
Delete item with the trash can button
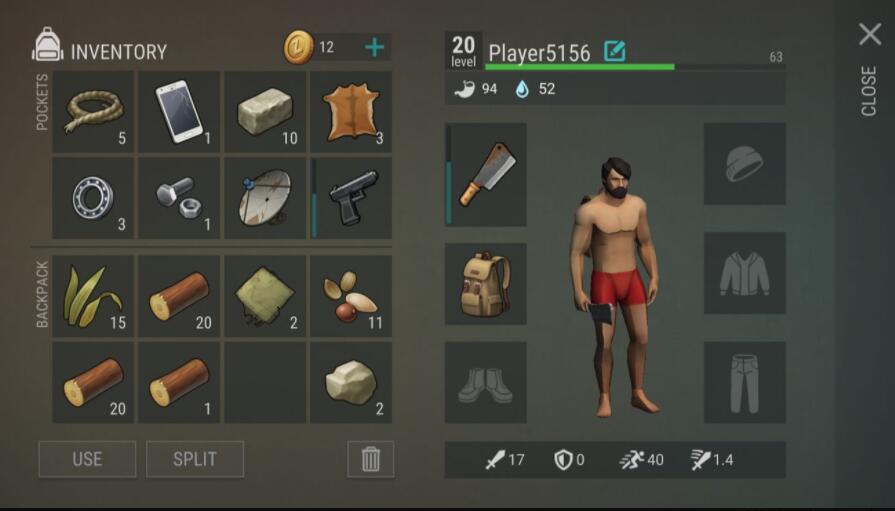(x=371, y=459)
